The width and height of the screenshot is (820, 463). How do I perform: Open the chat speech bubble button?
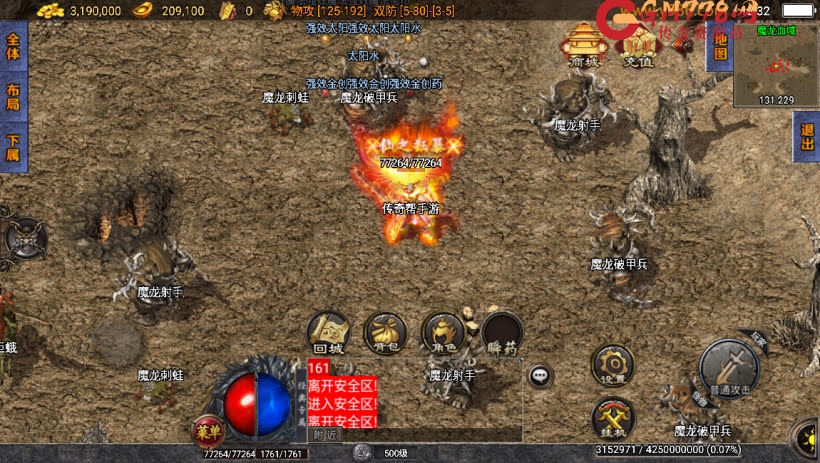[541, 376]
